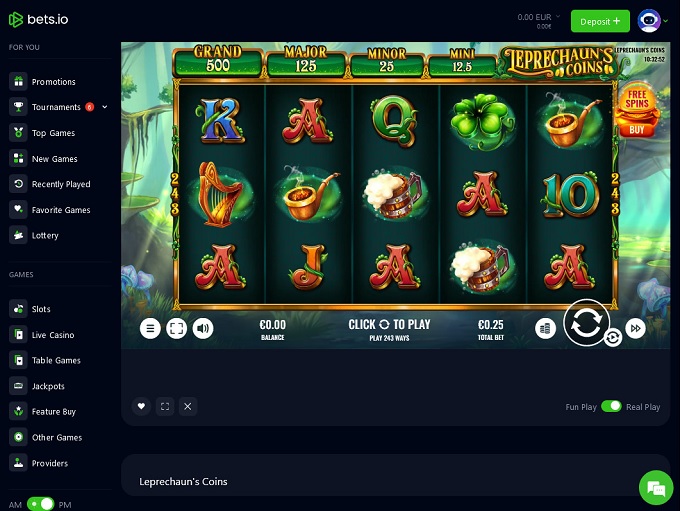The width and height of the screenshot is (680, 511).
Task: Open the slot's hamburger menu
Action: pyautogui.click(x=150, y=328)
